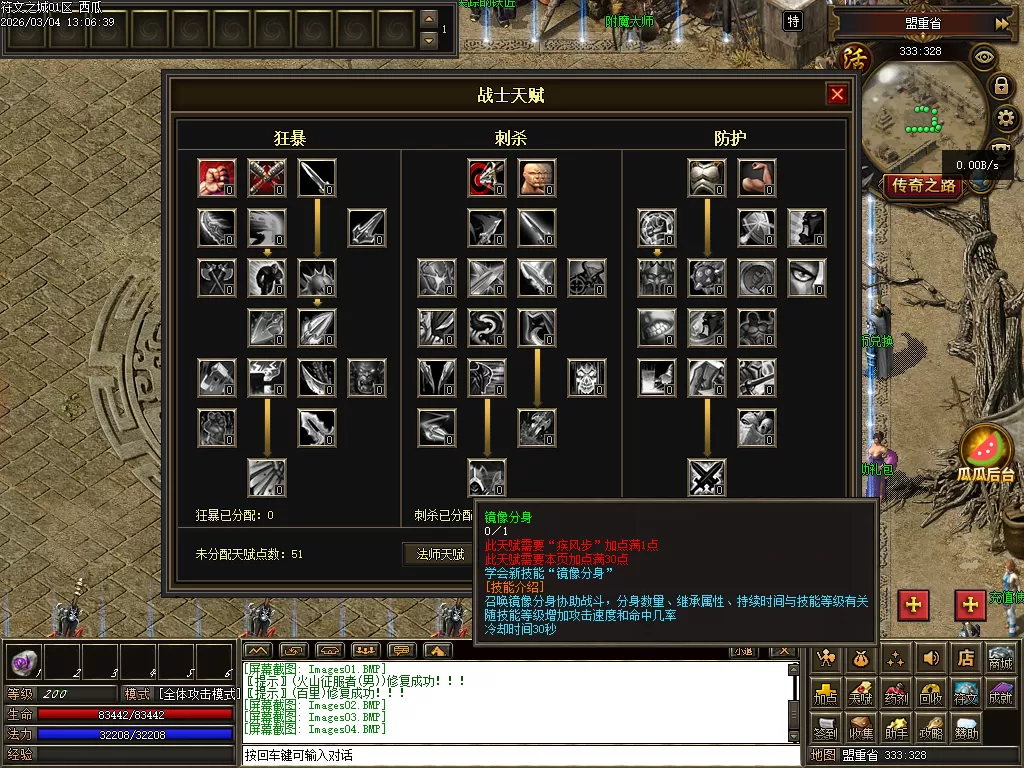Screen dimensions: 1024x768
Task: Open the 签到 daily sign-in
Action: [825, 728]
